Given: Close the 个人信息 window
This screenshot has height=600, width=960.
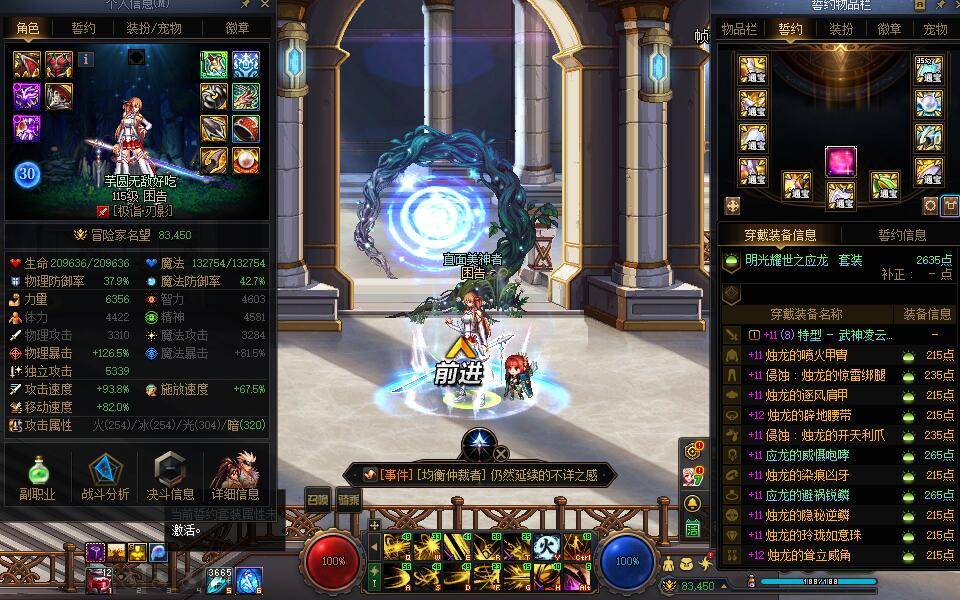Looking at the screenshot, I should click(x=265, y=5).
